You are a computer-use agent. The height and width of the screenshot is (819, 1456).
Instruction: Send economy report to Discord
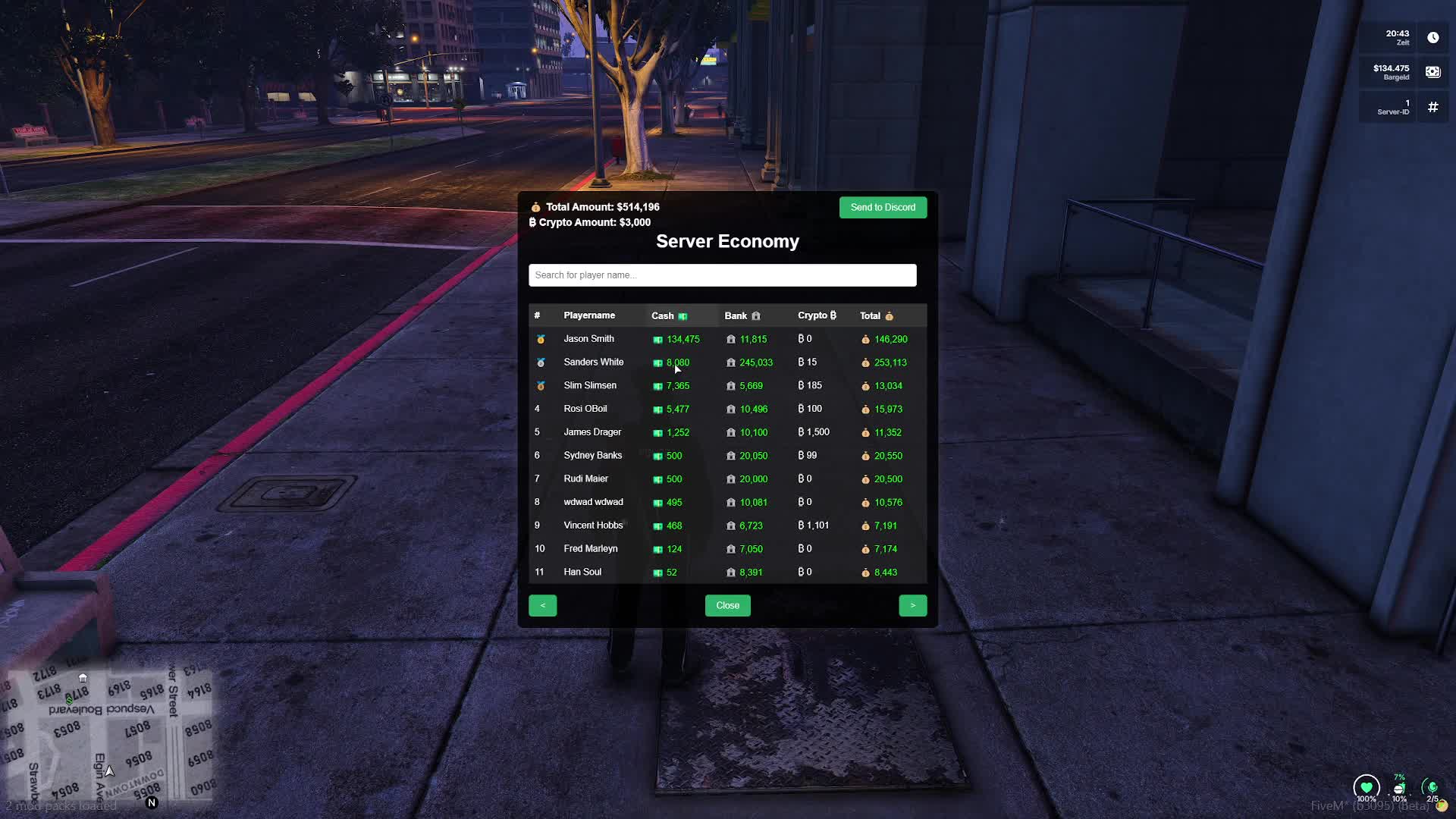(883, 207)
